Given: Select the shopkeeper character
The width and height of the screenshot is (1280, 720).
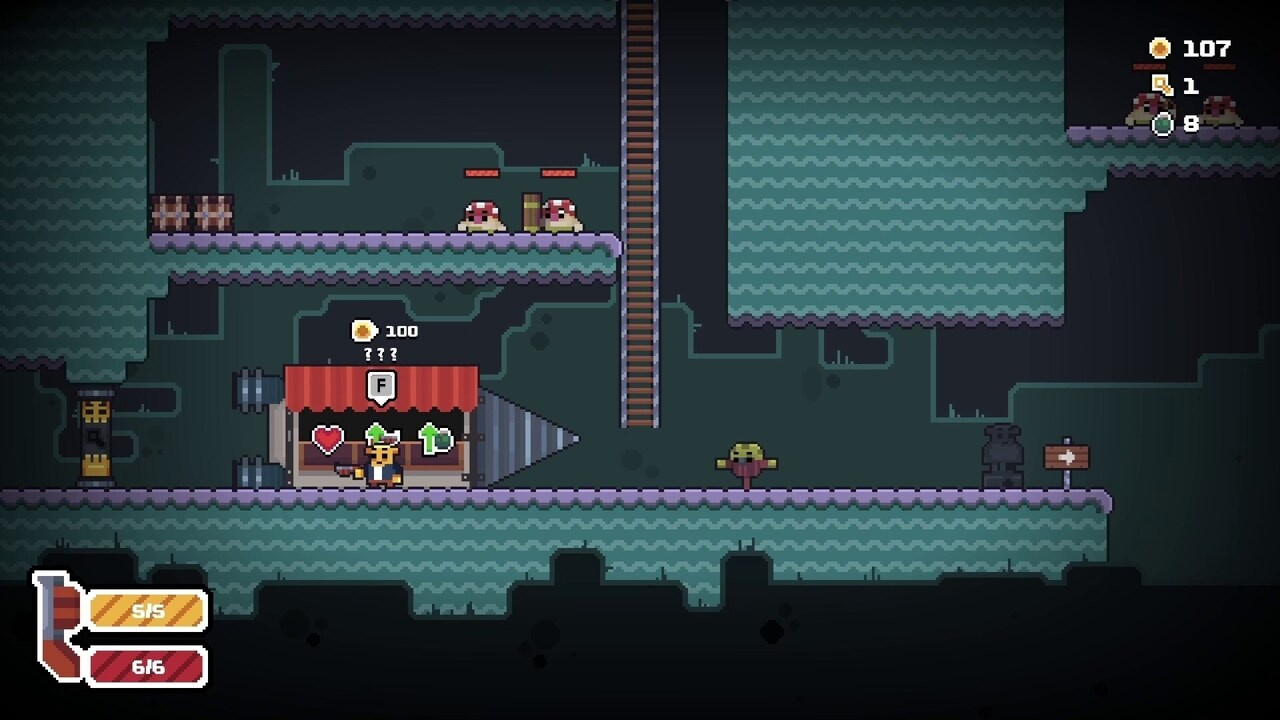Looking at the screenshot, I should pos(383,465).
